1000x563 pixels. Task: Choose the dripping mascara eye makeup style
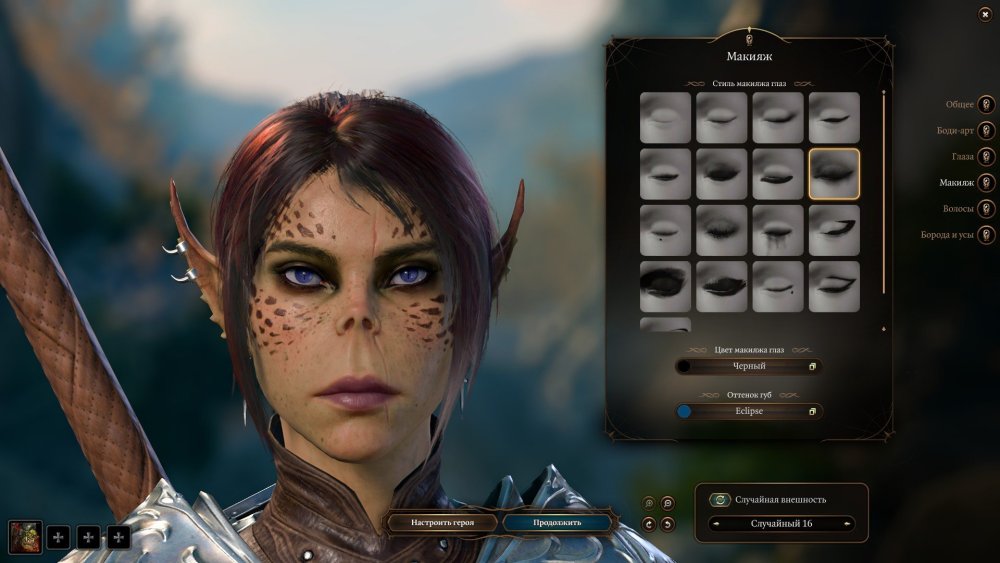(778, 230)
